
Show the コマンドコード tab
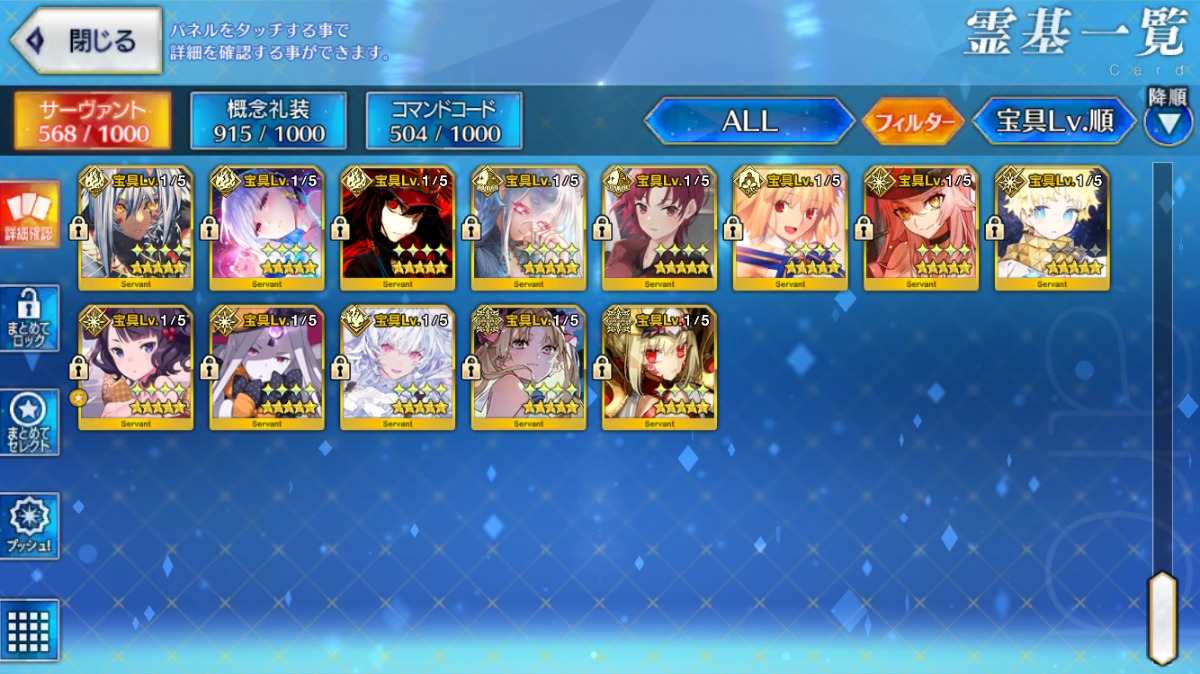tap(444, 121)
